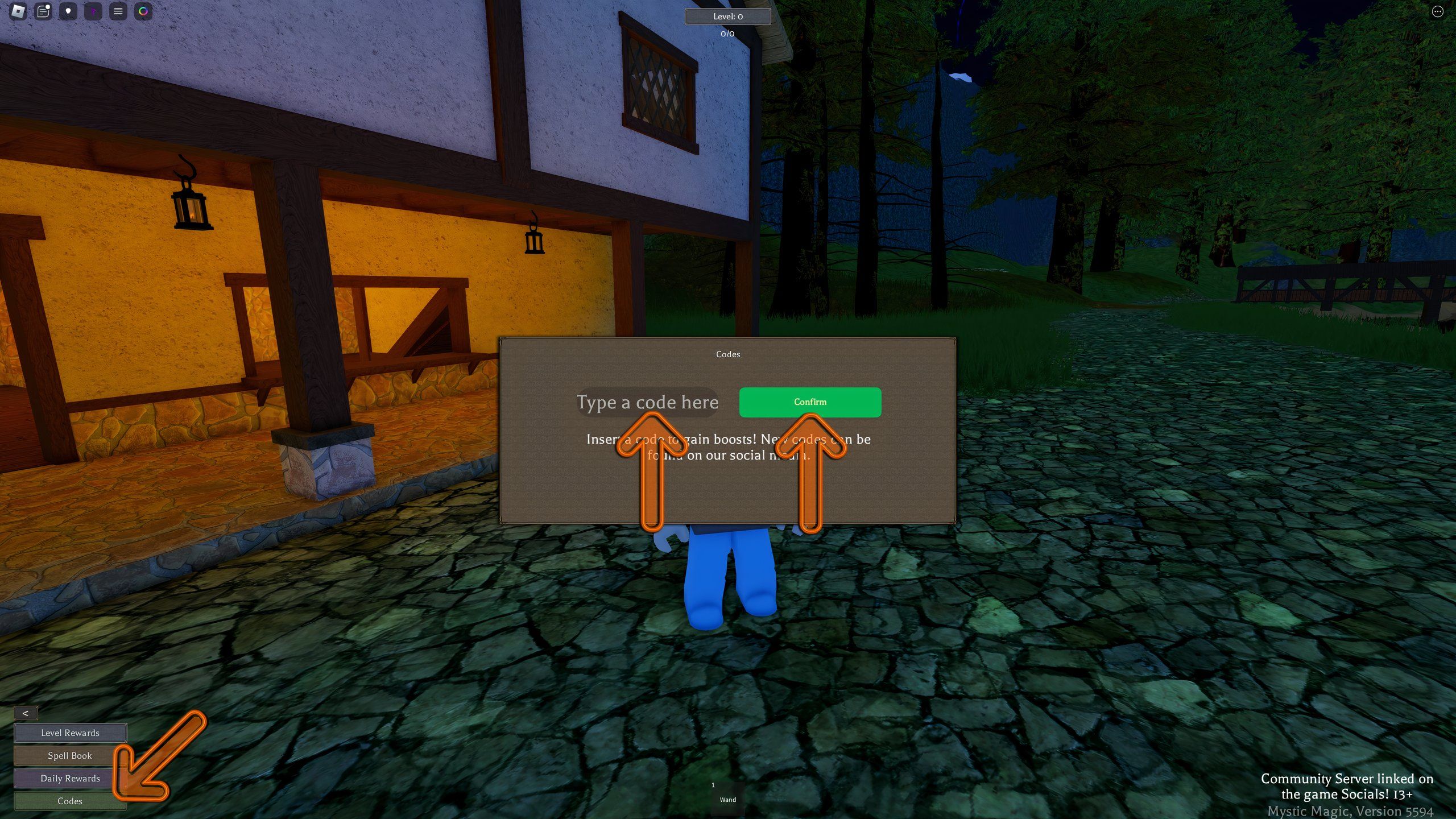The width and height of the screenshot is (1456, 819).
Task: Switch to the Codes panel header
Action: [x=728, y=354]
